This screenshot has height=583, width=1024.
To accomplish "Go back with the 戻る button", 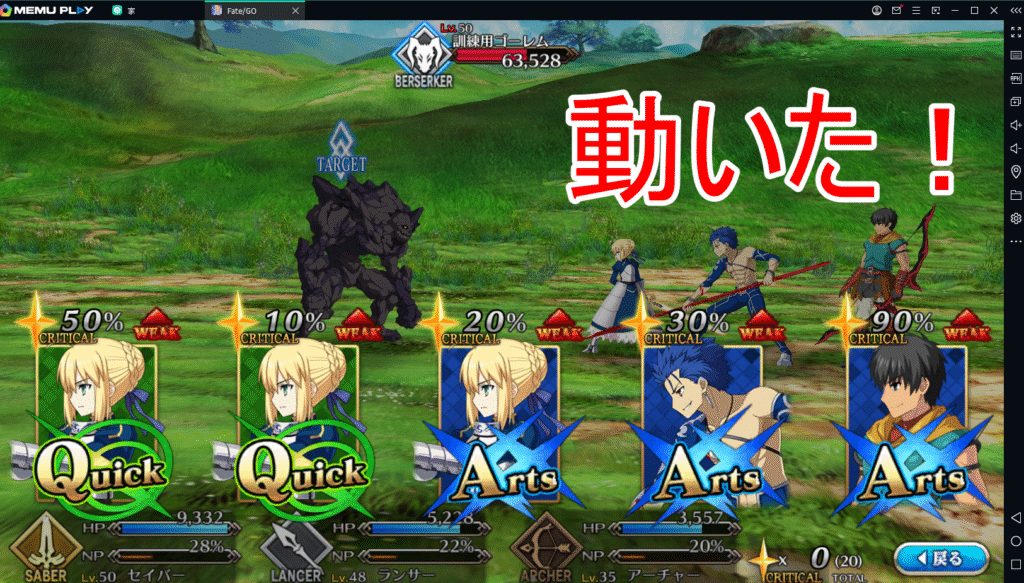I will tap(943, 558).
